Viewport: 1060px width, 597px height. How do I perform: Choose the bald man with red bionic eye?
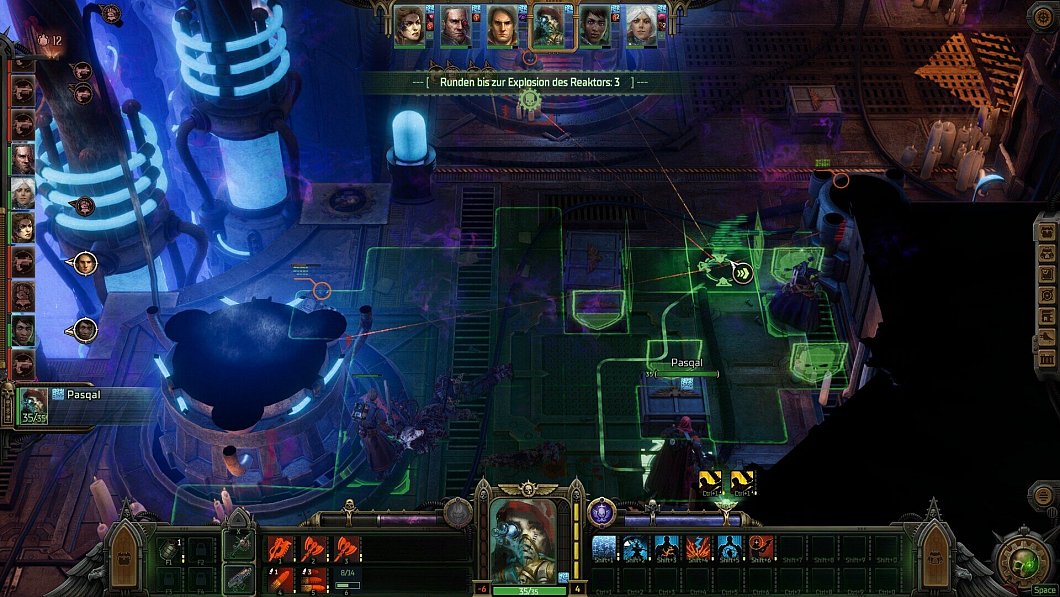(x=455, y=26)
